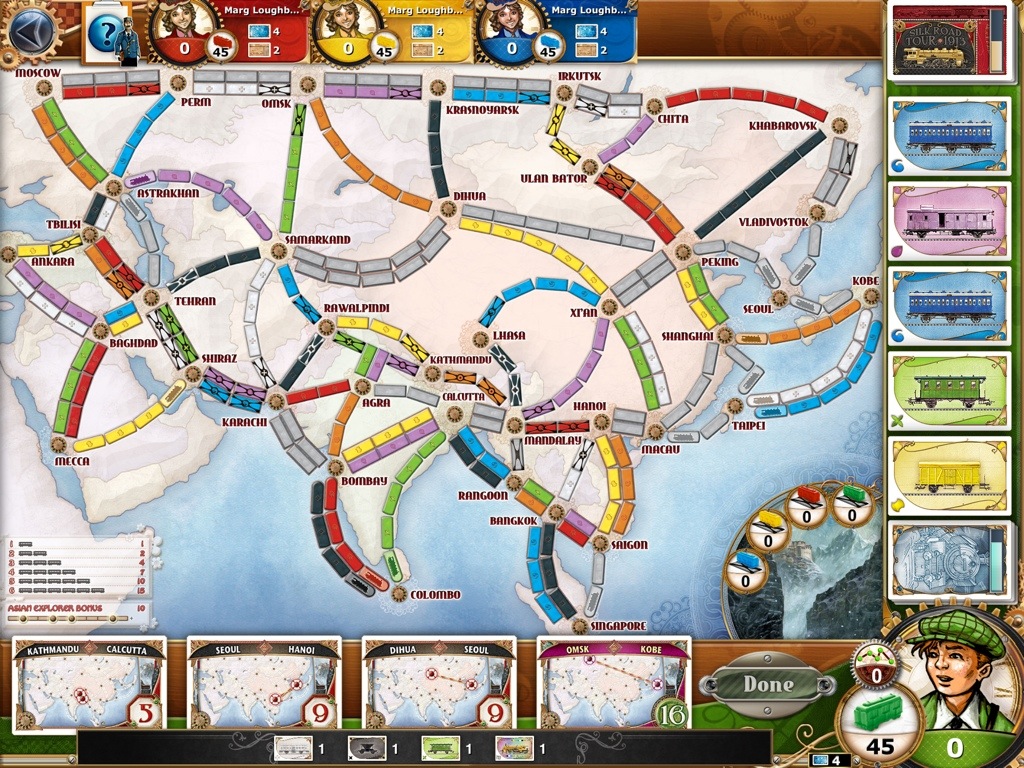Click the back arrow button
1024x768 pixels.
tap(32, 29)
